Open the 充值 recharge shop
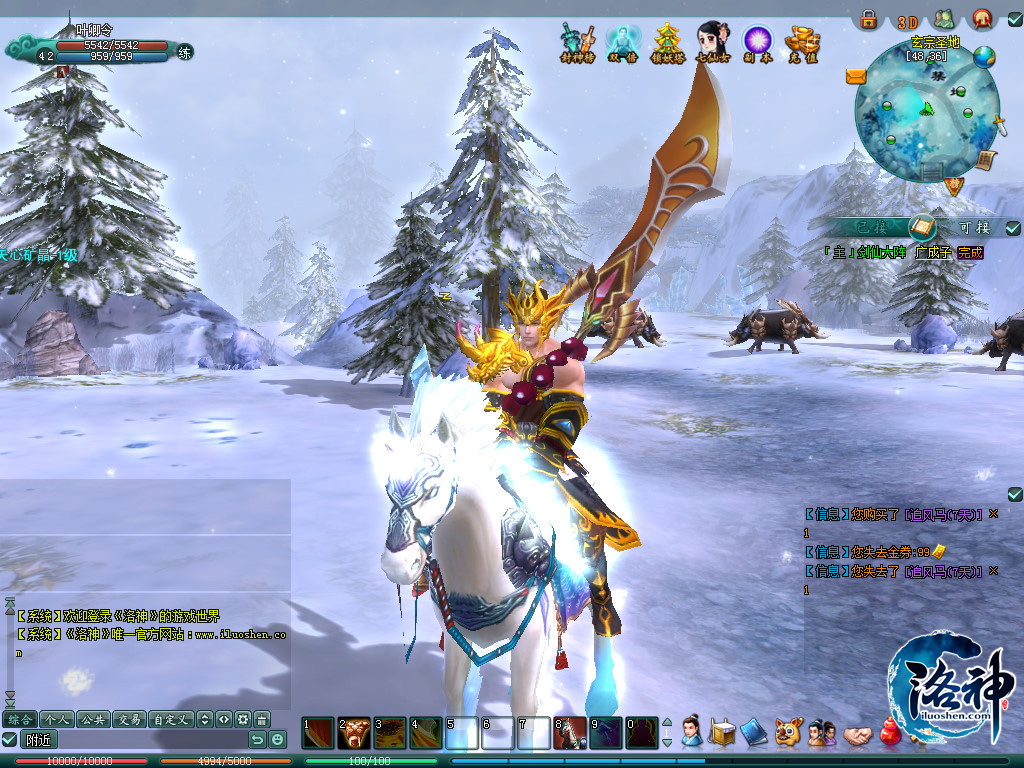This screenshot has height=768, width=1024. click(802, 42)
